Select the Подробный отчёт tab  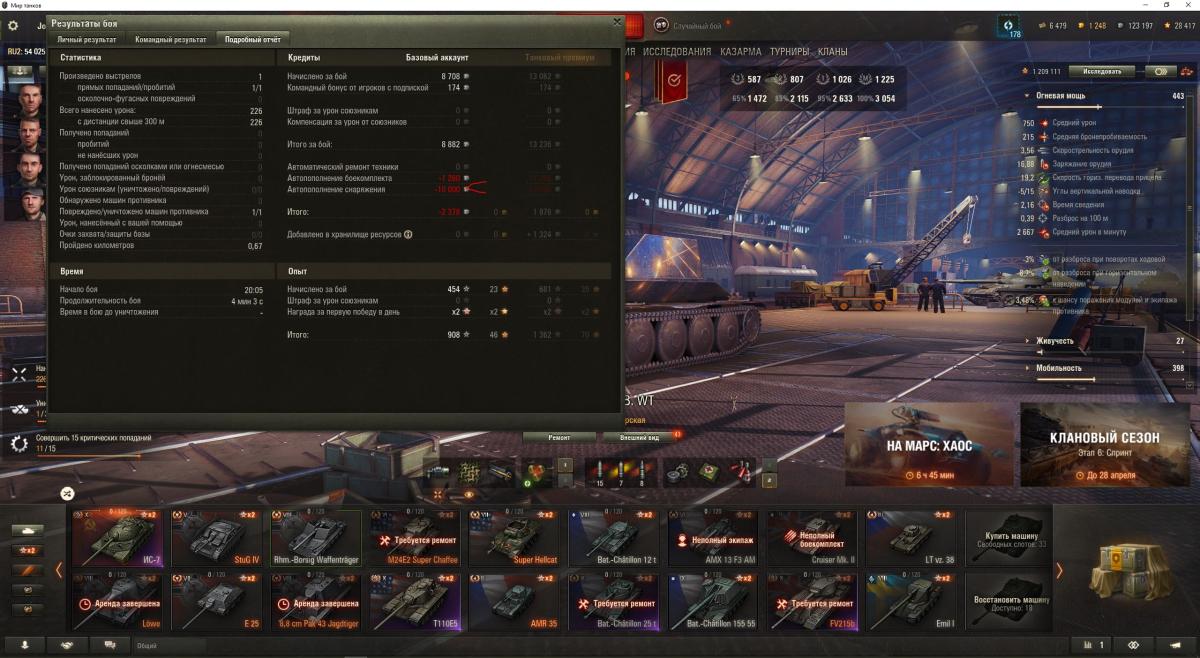[x=251, y=39]
